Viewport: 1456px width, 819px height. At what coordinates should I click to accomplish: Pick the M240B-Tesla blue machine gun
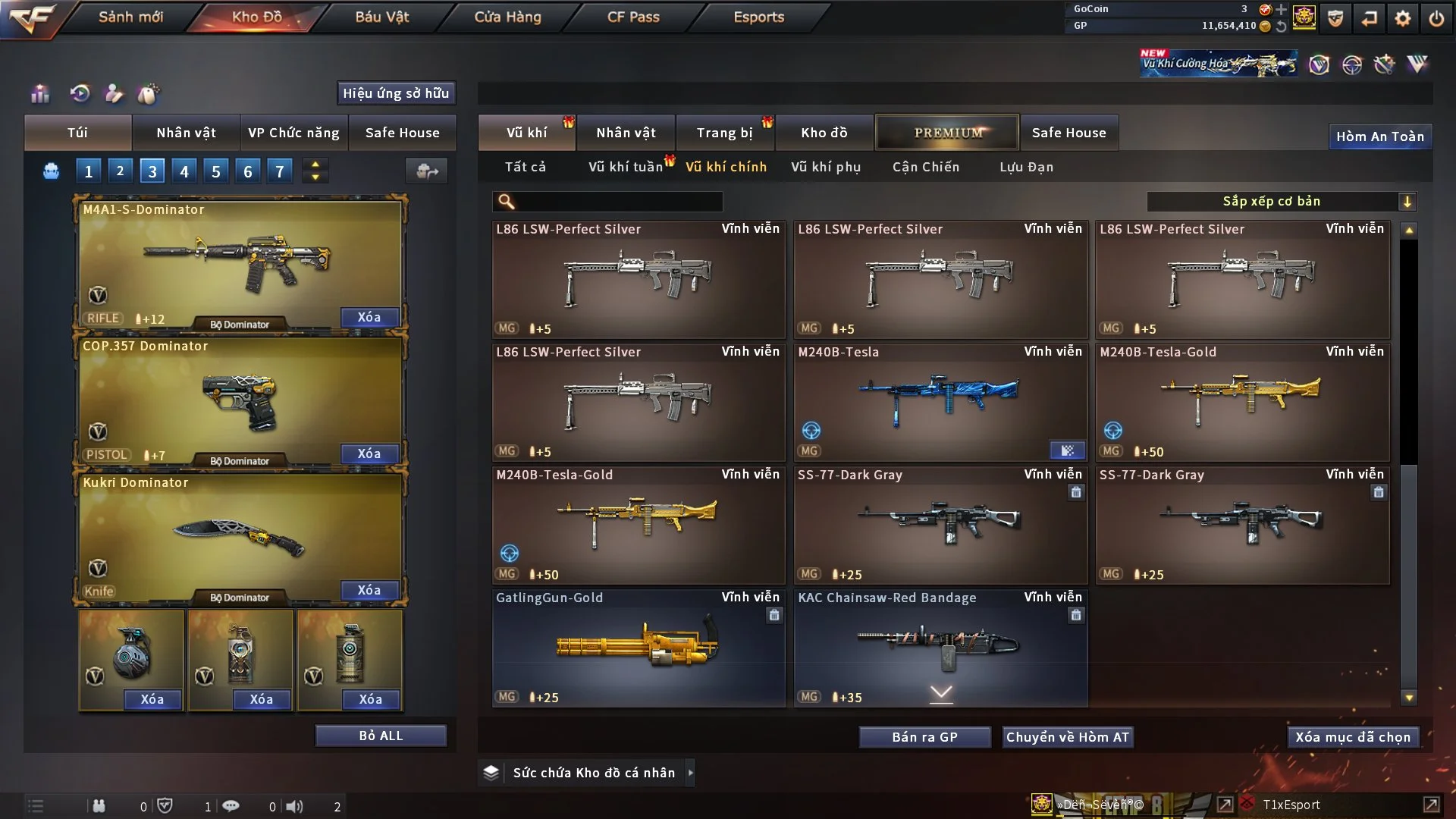(x=940, y=403)
